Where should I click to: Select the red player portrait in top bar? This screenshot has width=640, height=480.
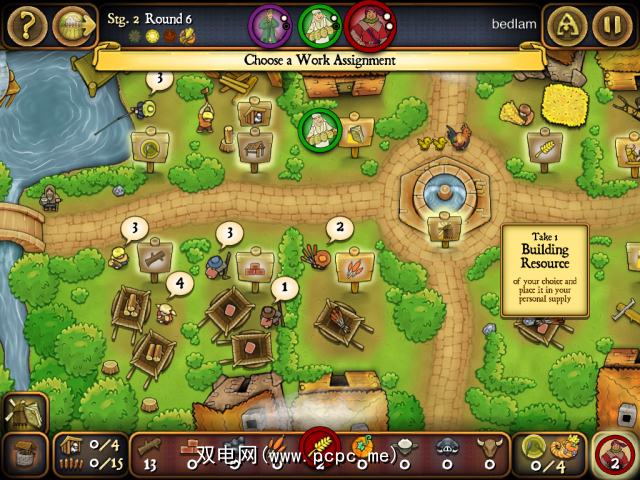(369, 24)
